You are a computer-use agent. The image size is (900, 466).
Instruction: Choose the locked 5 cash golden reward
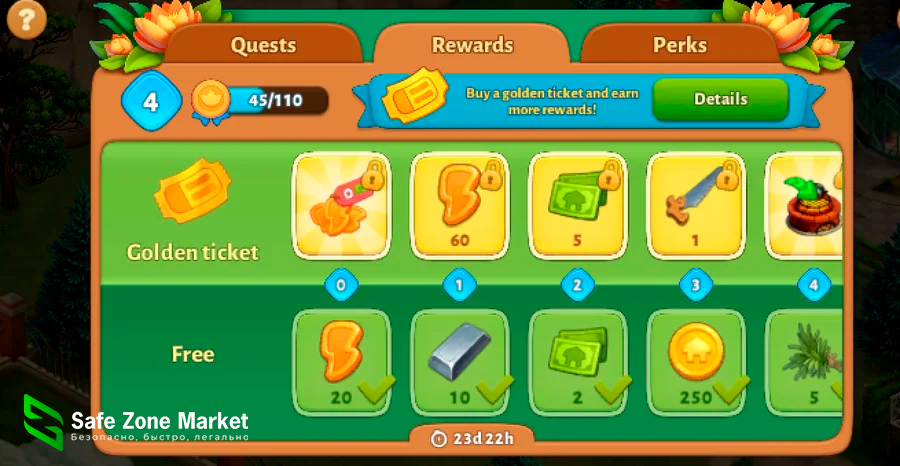click(x=577, y=205)
